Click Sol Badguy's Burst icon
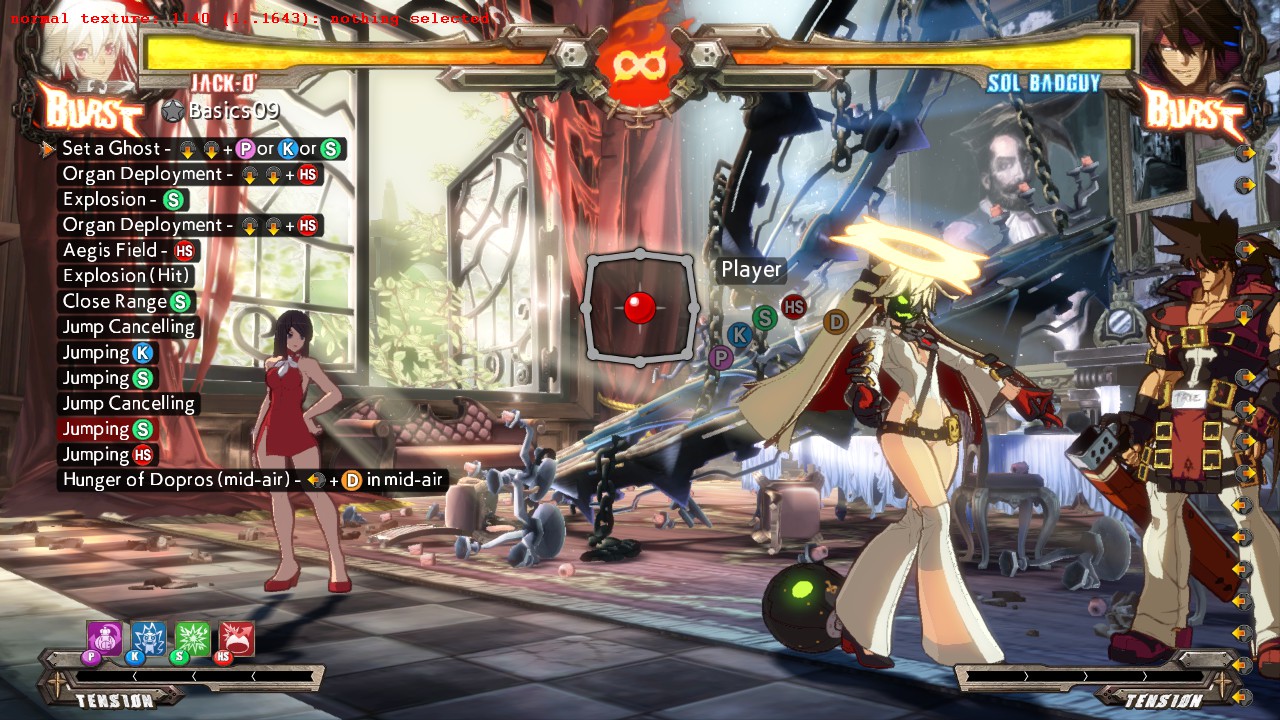The image size is (1280, 720). point(1190,108)
